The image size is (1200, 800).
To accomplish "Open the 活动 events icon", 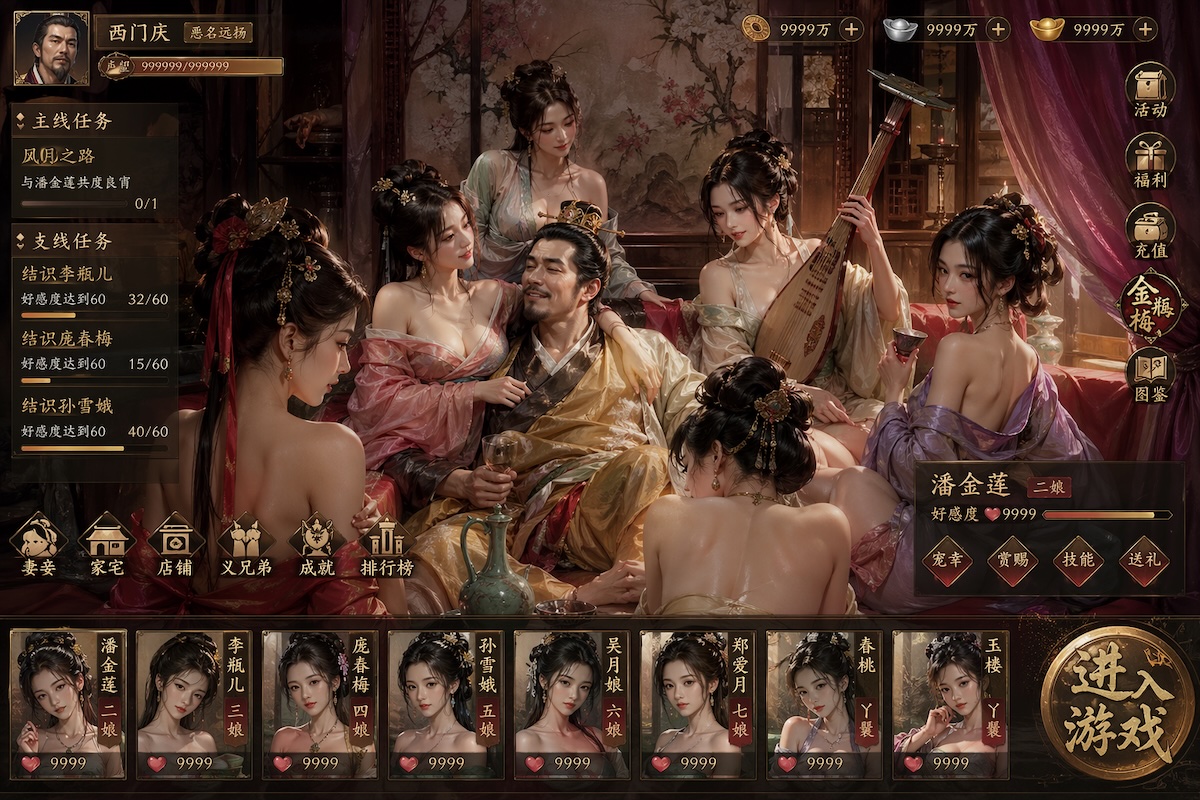I will pos(1150,90).
